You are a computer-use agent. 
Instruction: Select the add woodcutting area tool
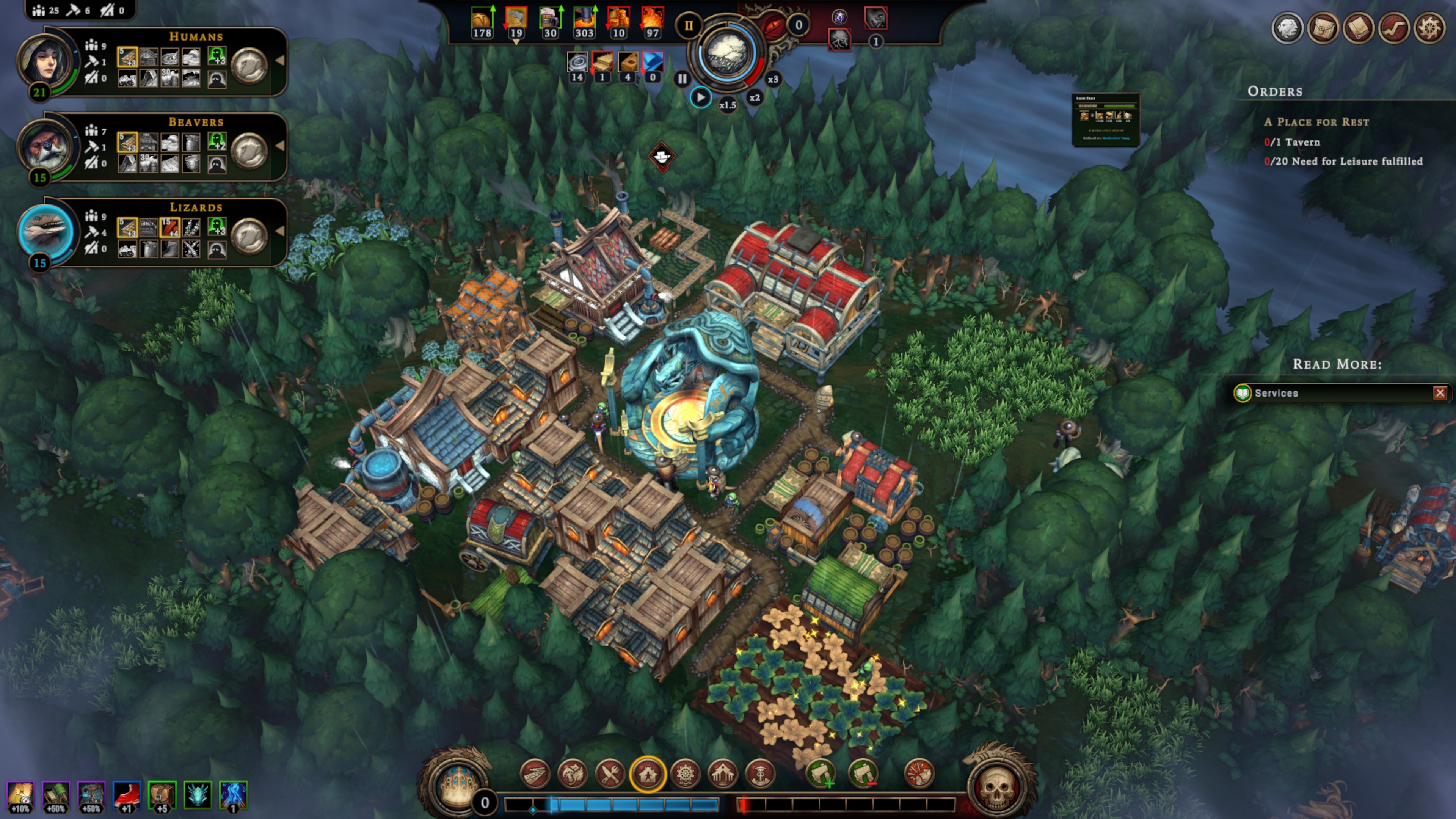[821, 774]
